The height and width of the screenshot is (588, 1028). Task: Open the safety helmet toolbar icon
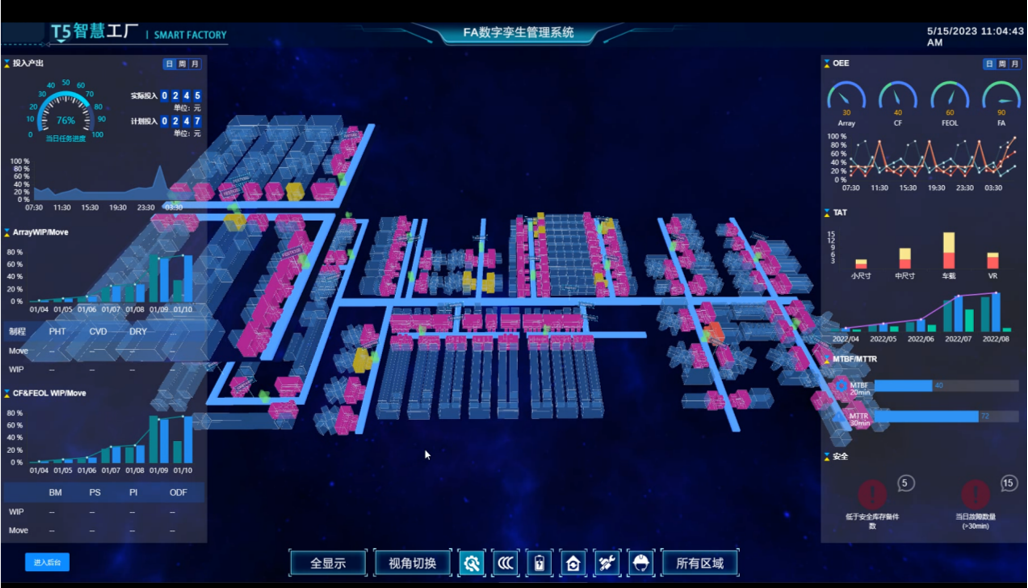[641, 563]
